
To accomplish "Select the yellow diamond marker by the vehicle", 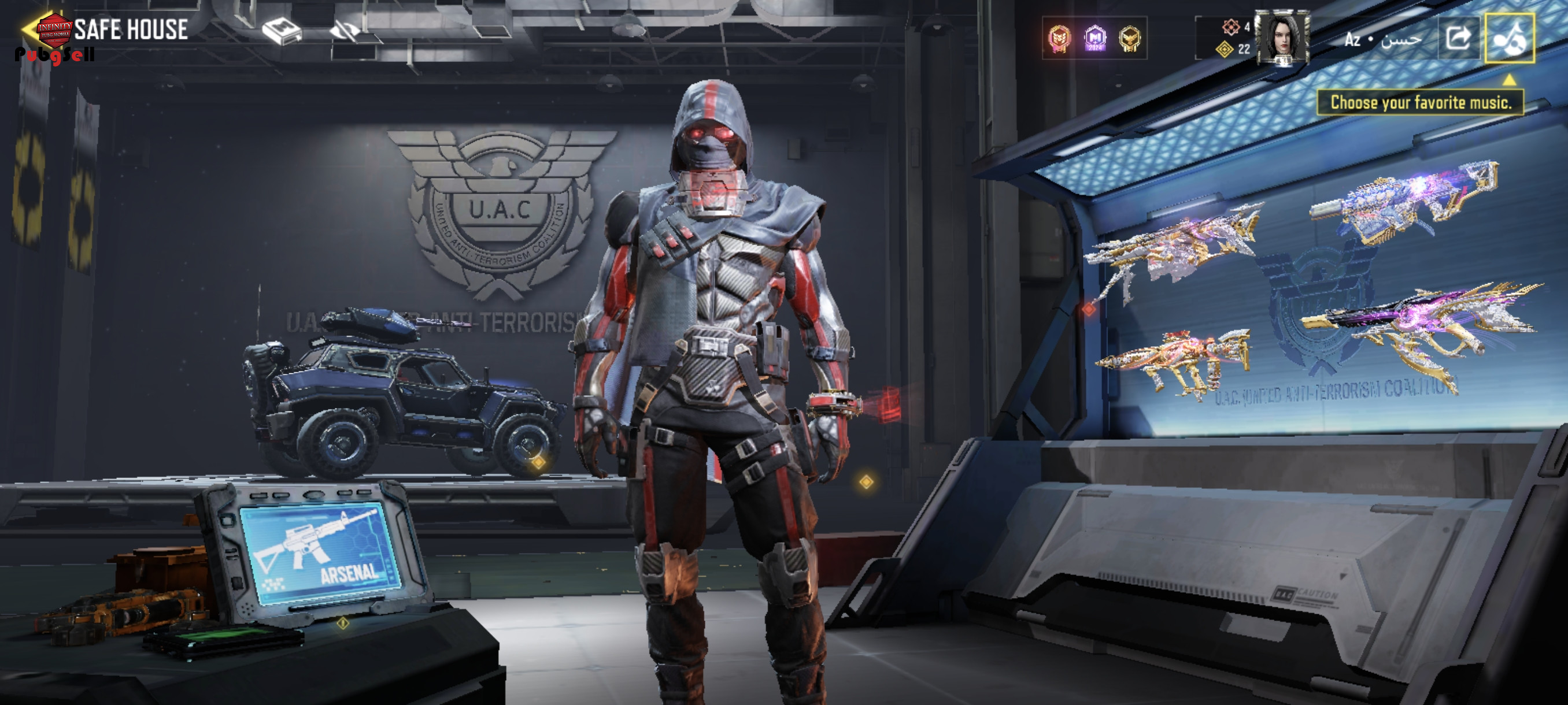I will tap(538, 463).
